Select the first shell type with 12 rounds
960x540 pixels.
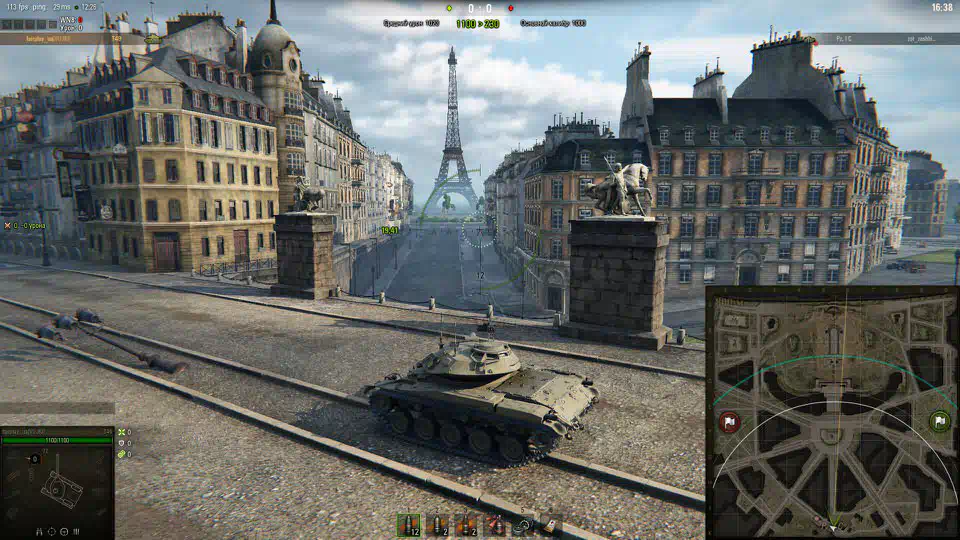coord(408,525)
